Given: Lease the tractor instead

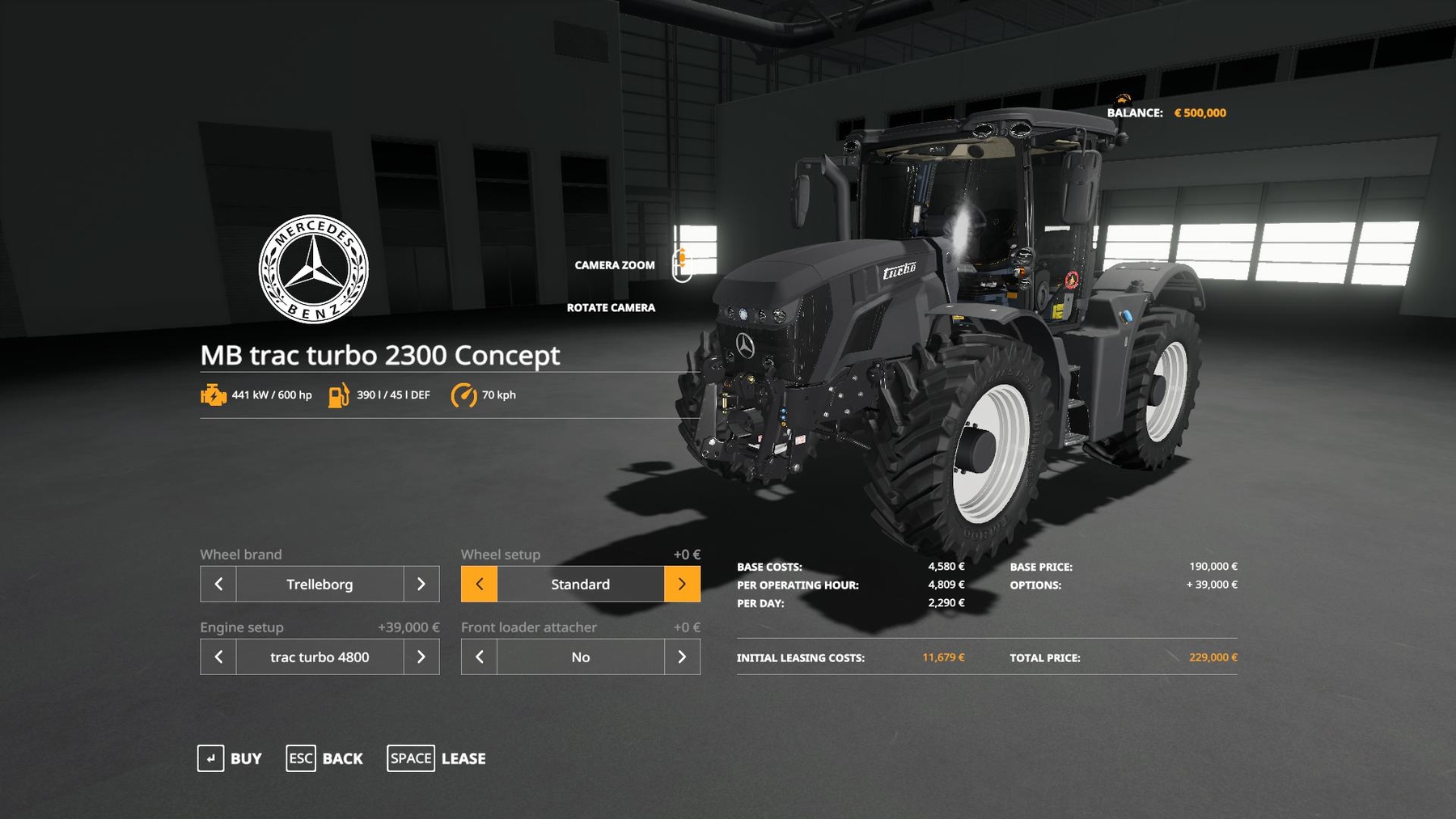Looking at the screenshot, I should coord(437,758).
